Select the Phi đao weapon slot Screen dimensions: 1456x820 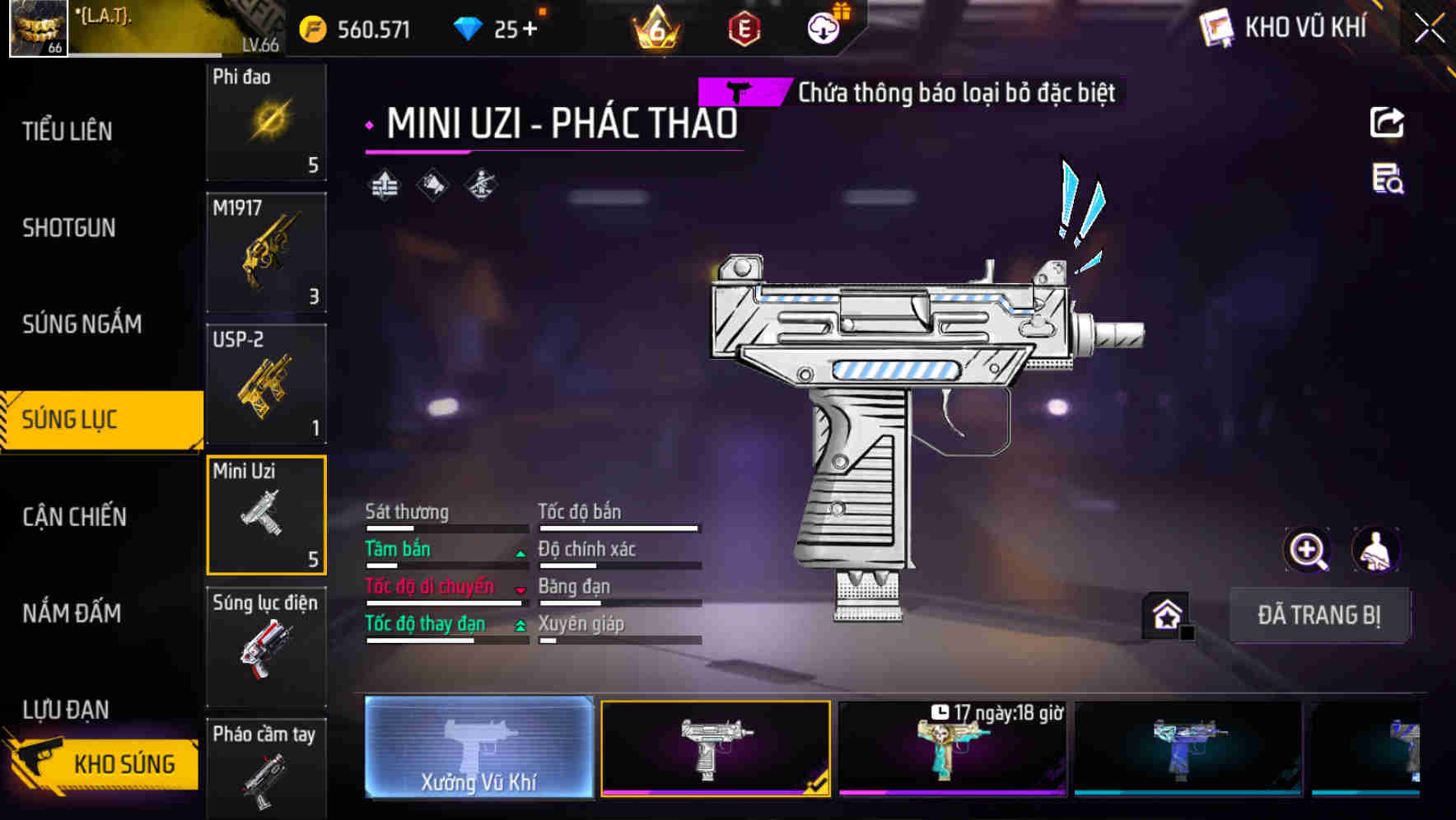pos(266,122)
